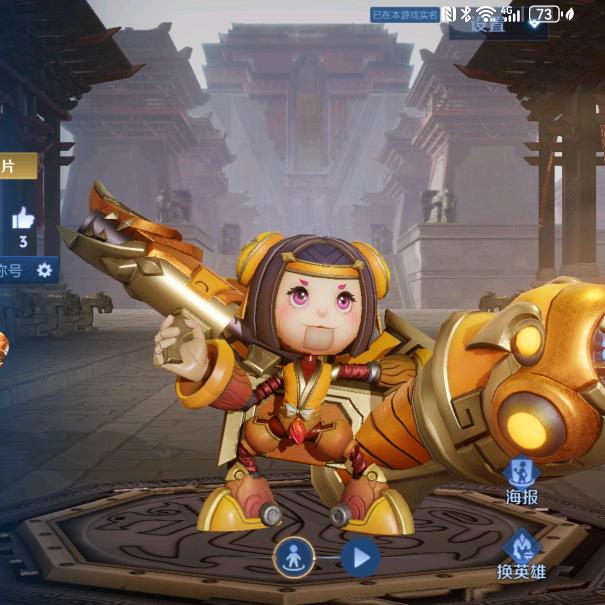Play the hero animation with the arrow button
Screen dimensions: 605x605
pos(360,557)
